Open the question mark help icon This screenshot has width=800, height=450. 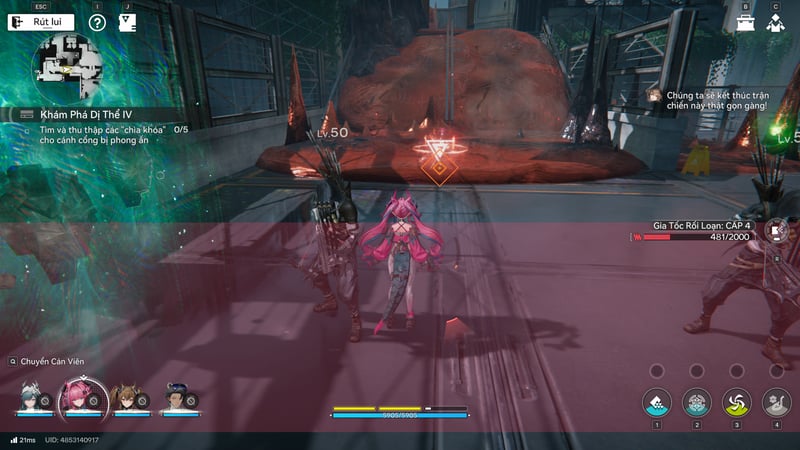pos(97,22)
